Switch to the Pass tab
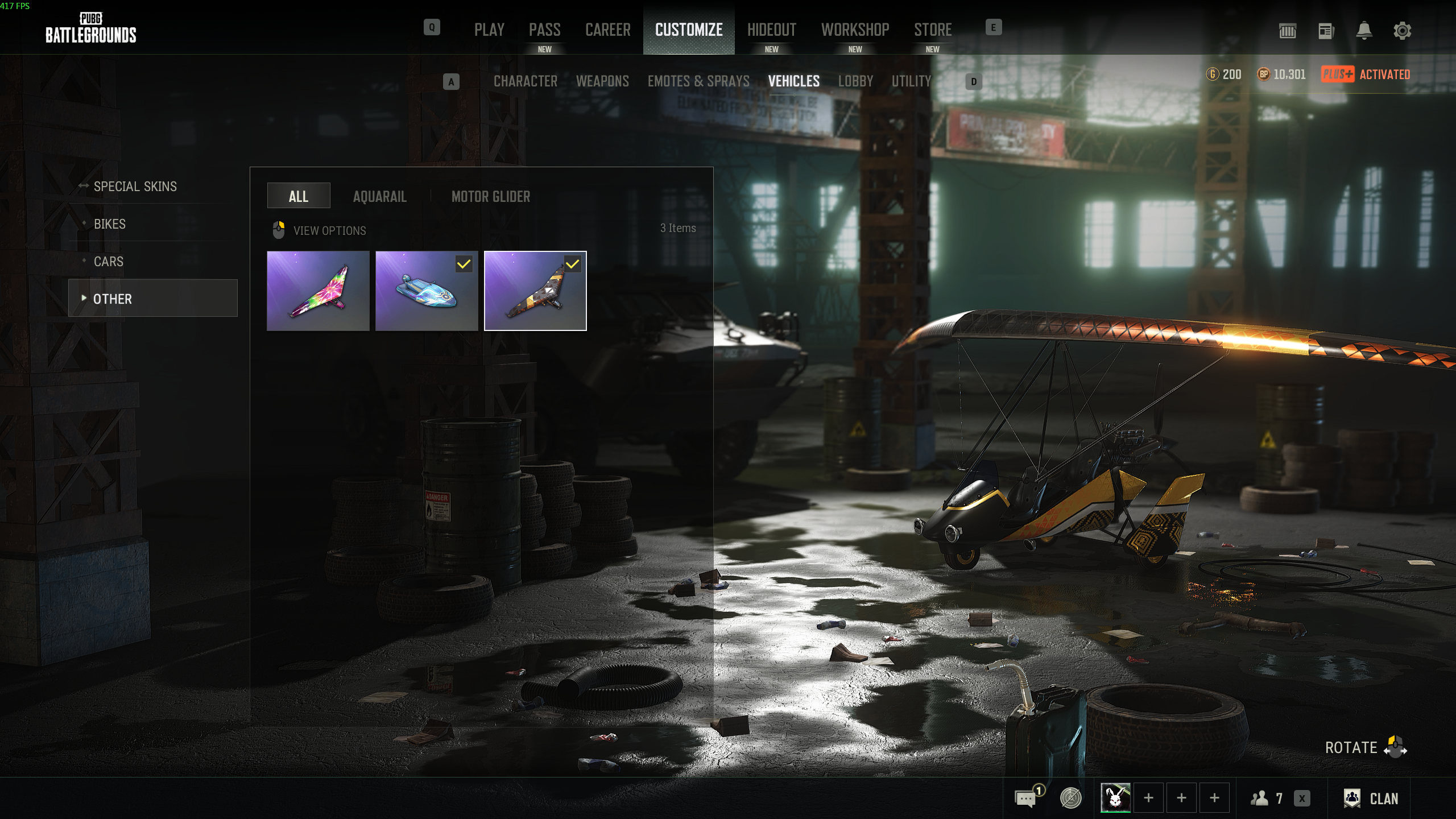The height and width of the screenshot is (819, 1456). (x=544, y=30)
